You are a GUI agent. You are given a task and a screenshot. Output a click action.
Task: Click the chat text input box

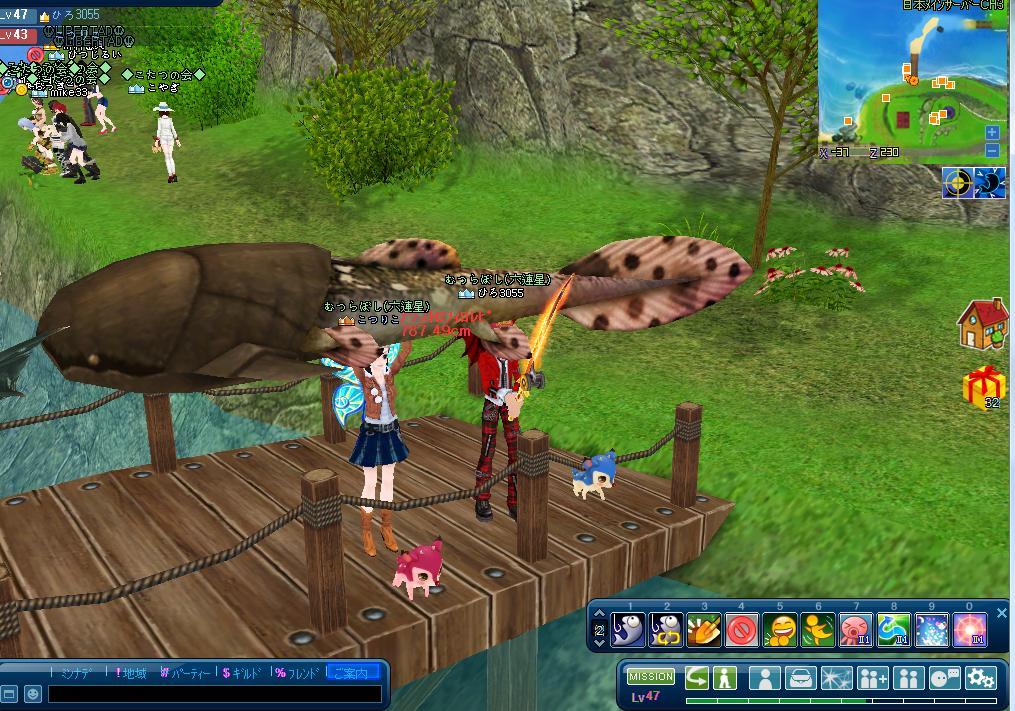(215, 693)
